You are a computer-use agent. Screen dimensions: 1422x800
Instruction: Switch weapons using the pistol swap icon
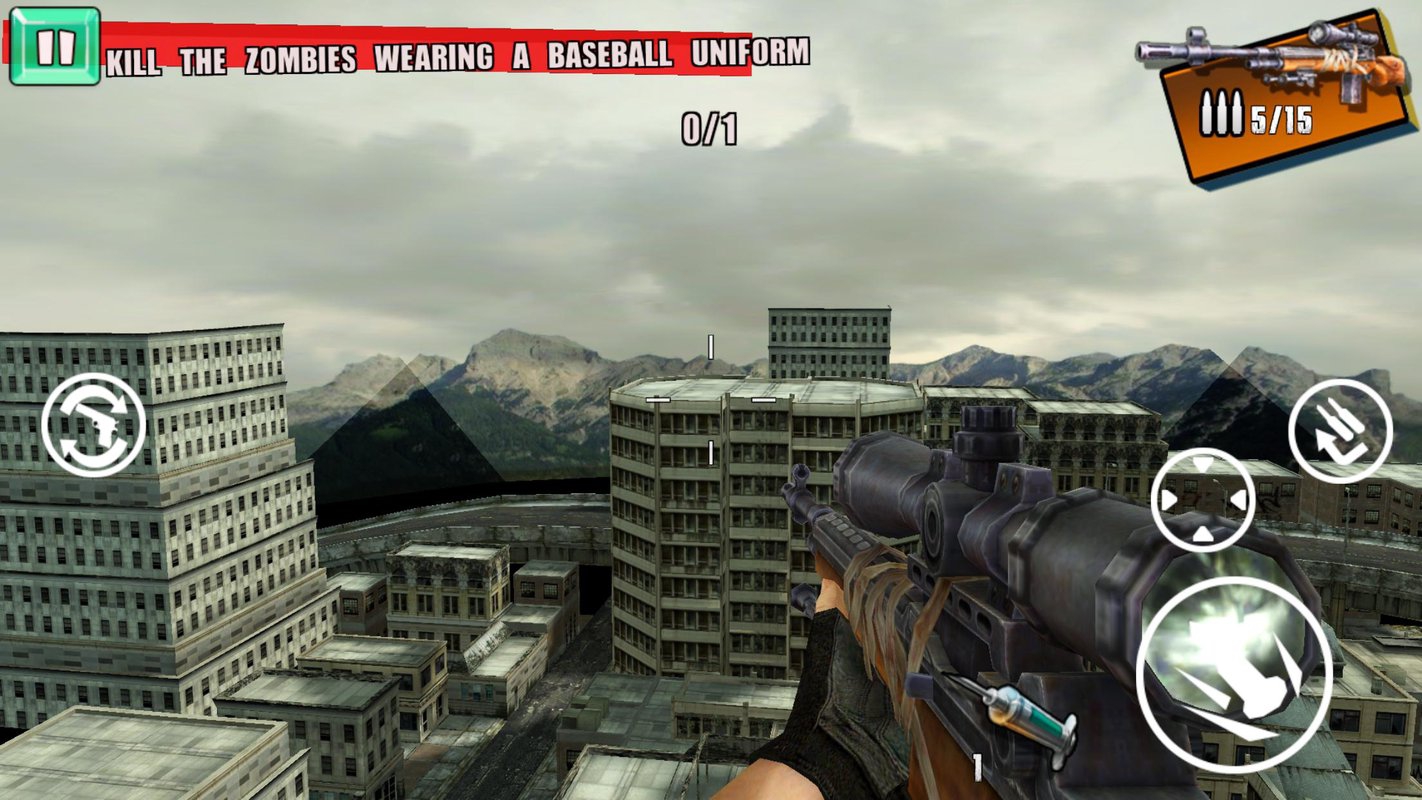point(94,424)
